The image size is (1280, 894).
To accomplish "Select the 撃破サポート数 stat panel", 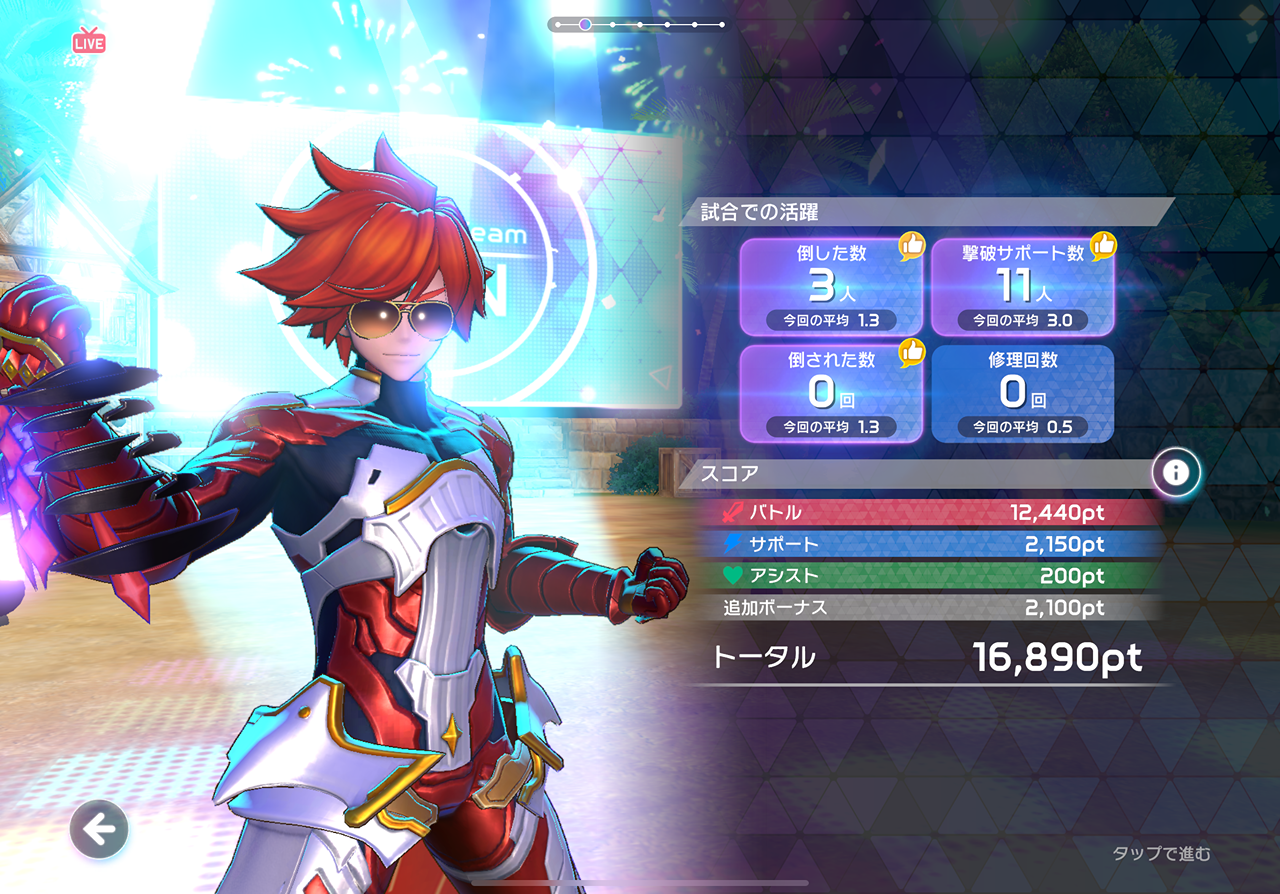I will pos(1023,287).
